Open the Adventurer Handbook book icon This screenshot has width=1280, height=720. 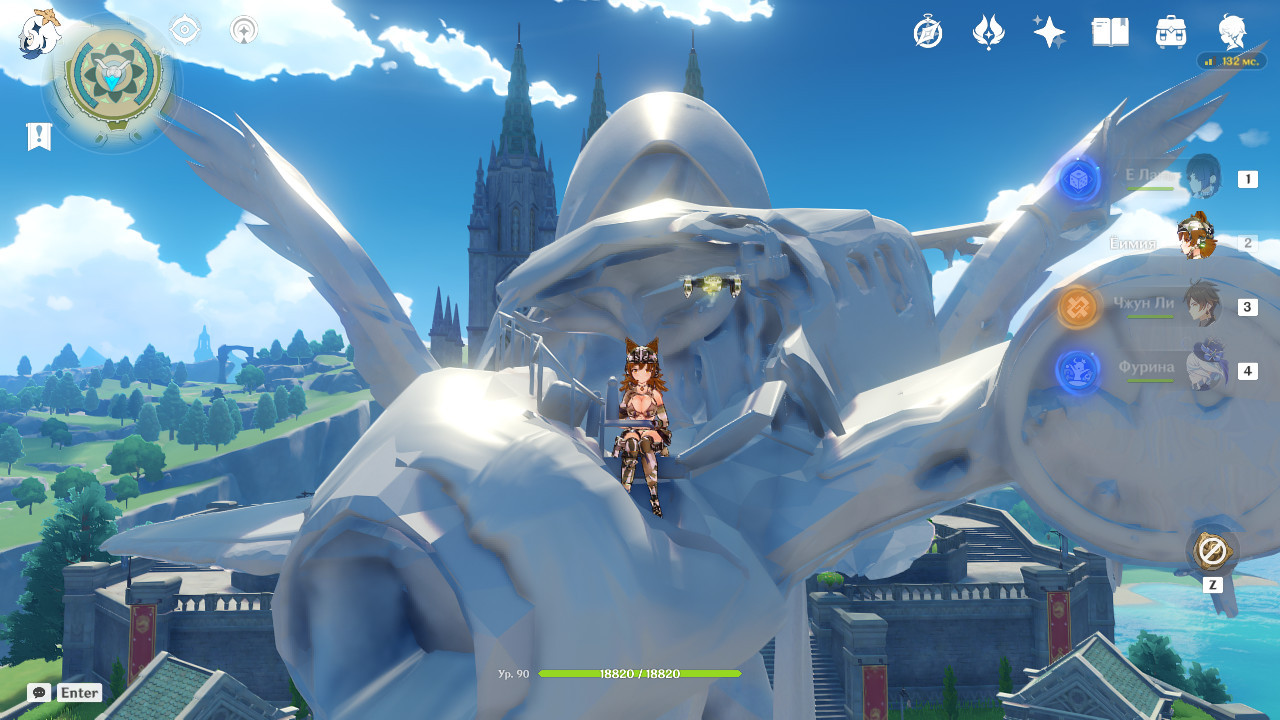click(1110, 33)
